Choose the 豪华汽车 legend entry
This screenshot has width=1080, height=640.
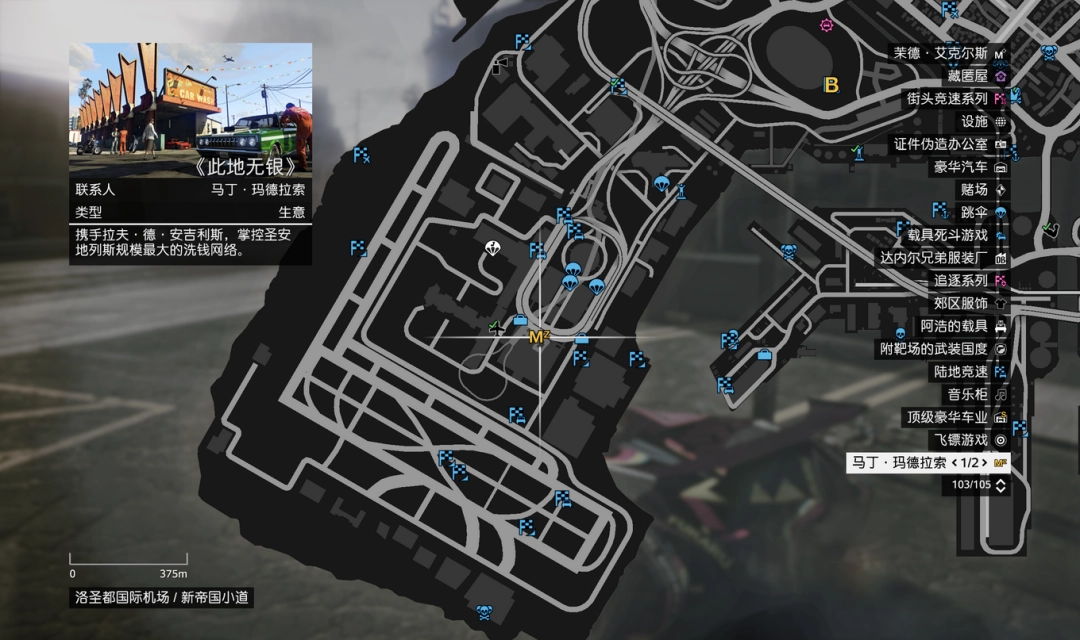point(963,167)
